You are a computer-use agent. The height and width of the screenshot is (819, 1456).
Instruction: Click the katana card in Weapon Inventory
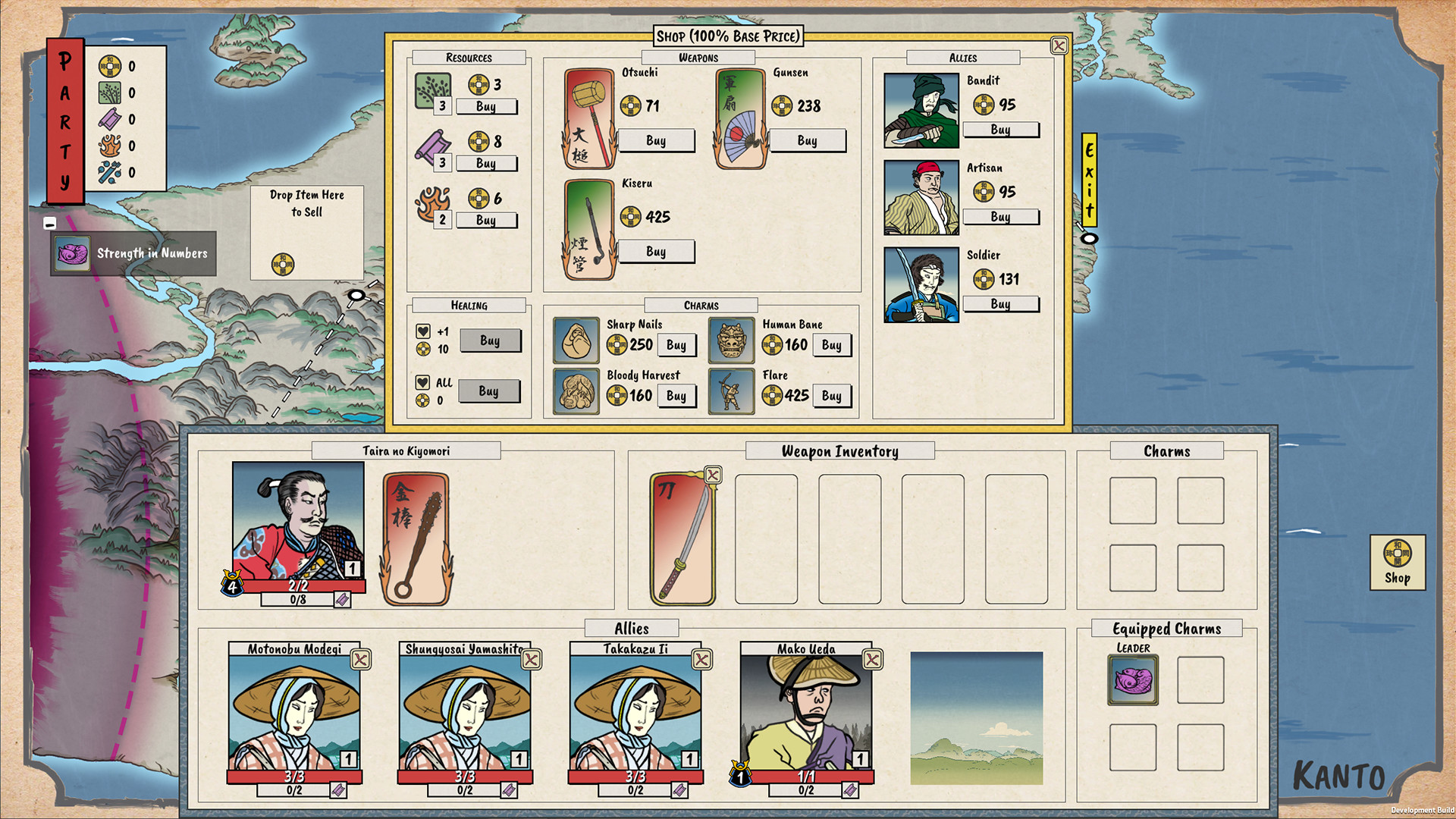pyautogui.click(x=680, y=540)
